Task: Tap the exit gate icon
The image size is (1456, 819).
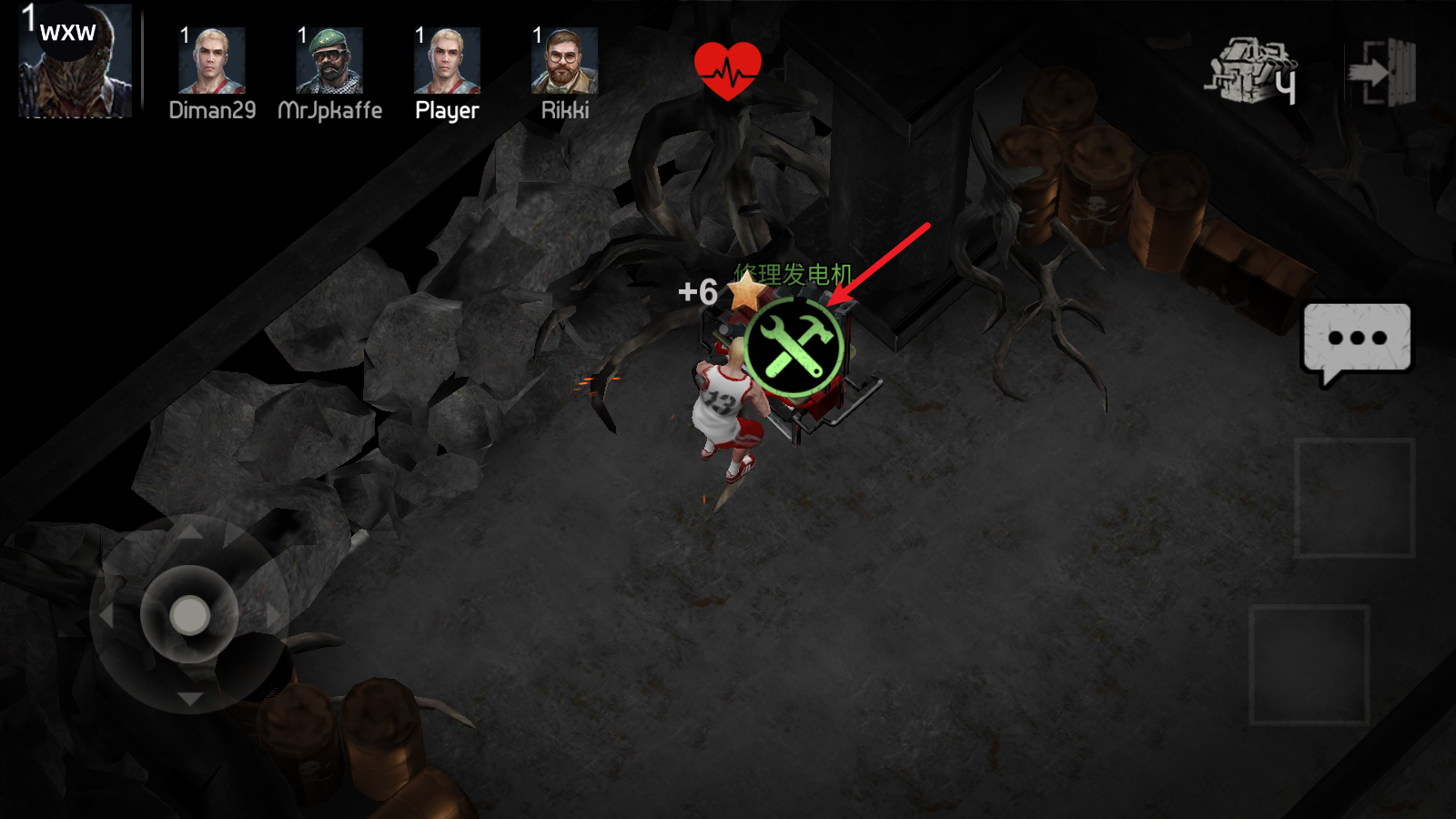Action: (1383, 72)
